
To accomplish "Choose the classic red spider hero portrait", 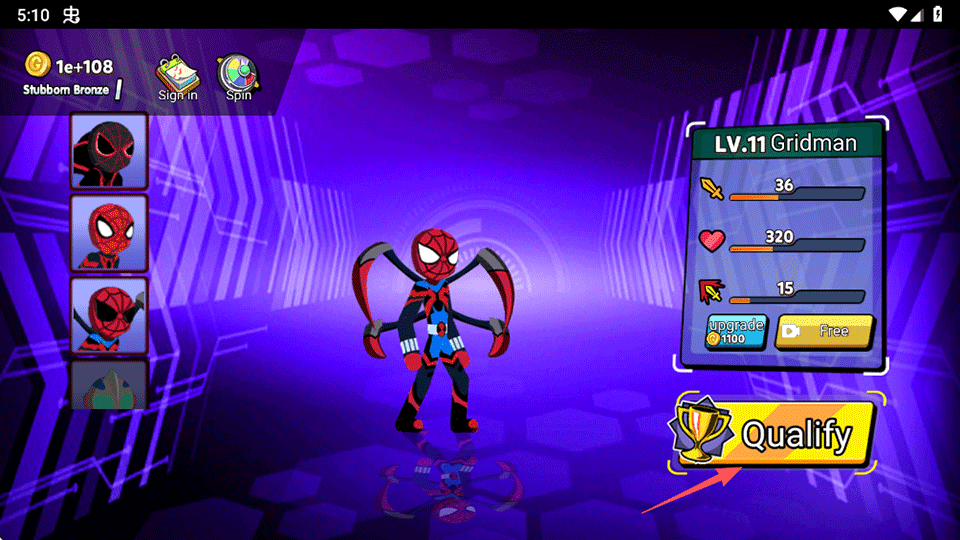I will tap(109, 232).
